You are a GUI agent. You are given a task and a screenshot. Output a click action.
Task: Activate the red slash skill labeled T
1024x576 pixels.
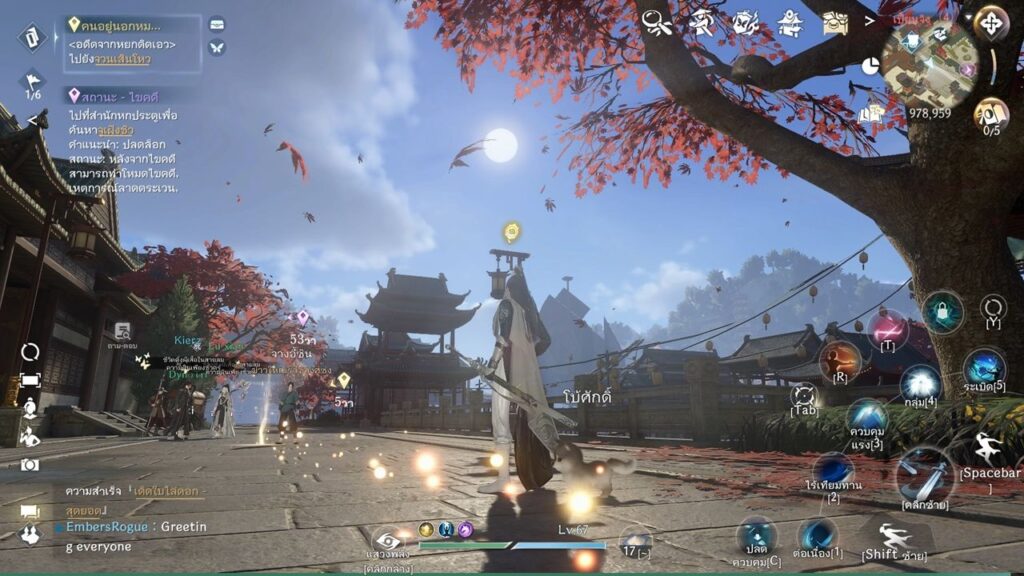click(x=887, y=329)
